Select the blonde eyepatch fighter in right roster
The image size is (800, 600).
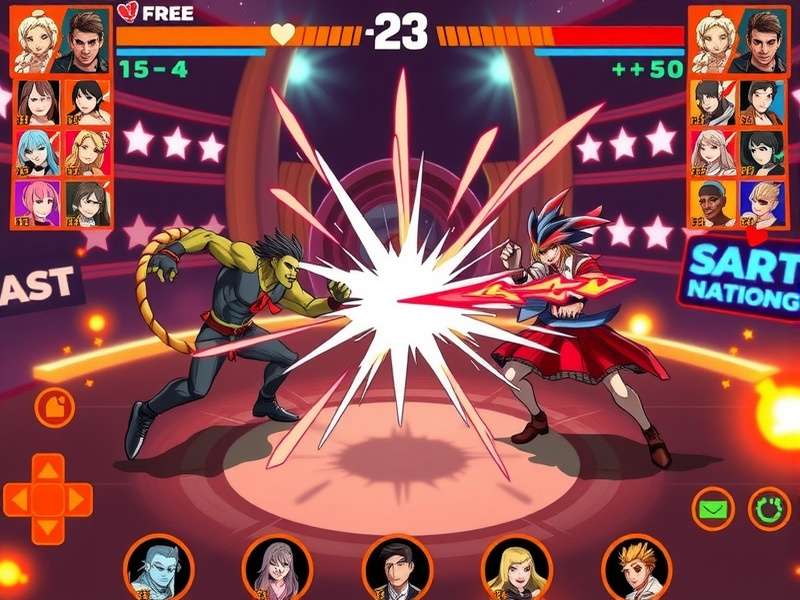tap(764, 202)
